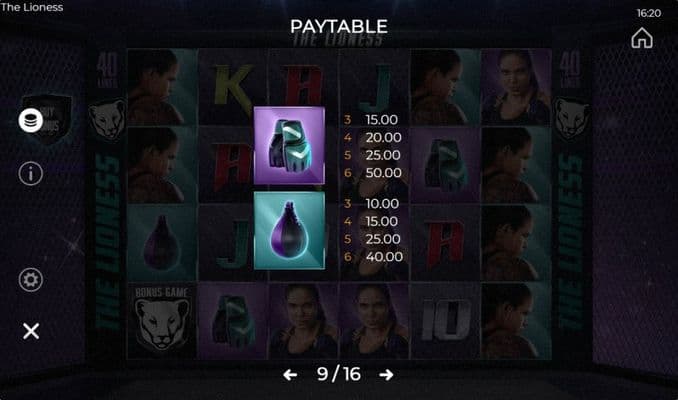Select the coin stack paytable icon
The image size is (678, 400).
coord(31,120)
